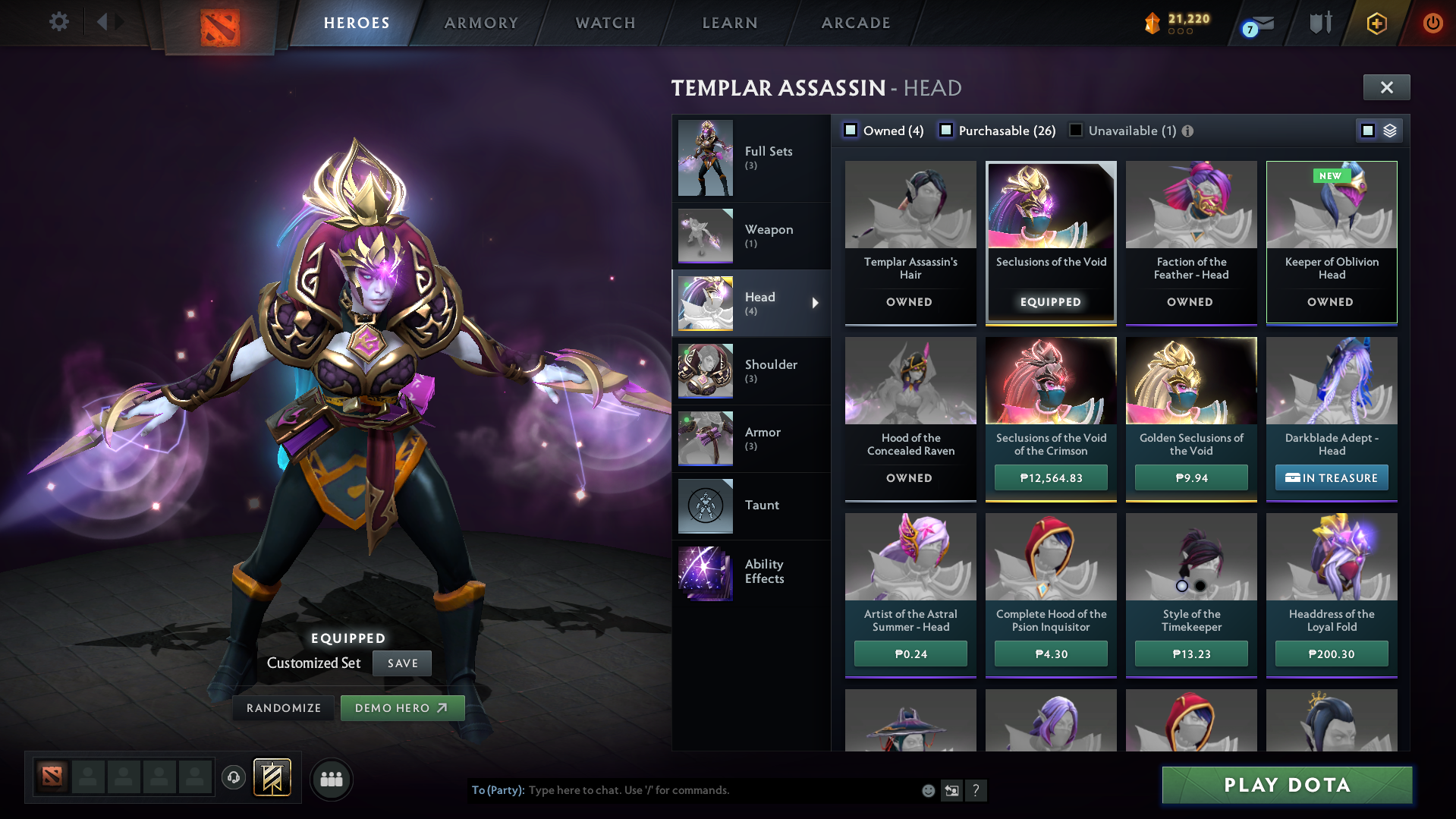
Task: Open the settings gear icon
Action: point(59,22)
